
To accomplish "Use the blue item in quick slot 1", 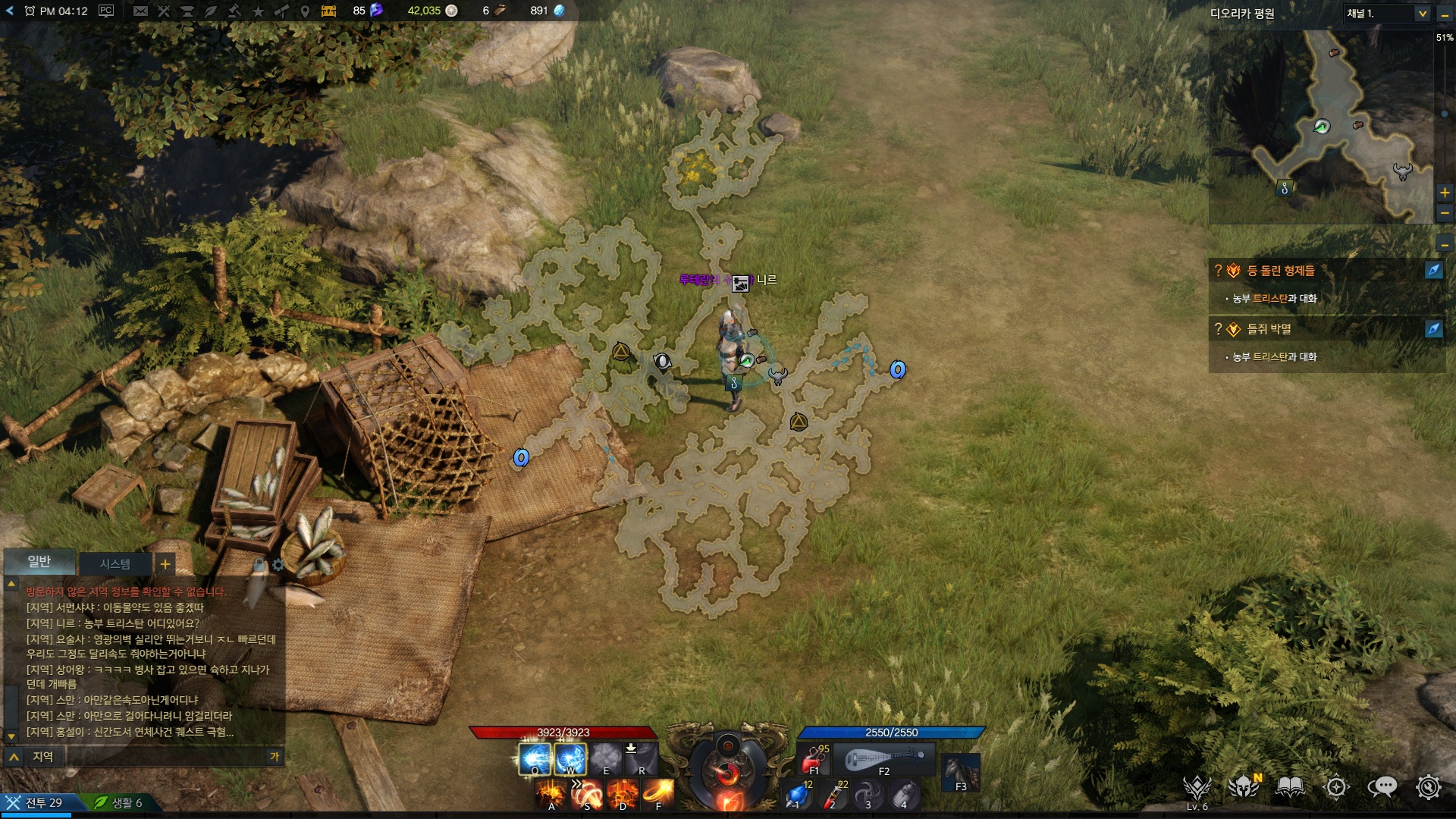I will pyautogui.click(x=797, y=795).
